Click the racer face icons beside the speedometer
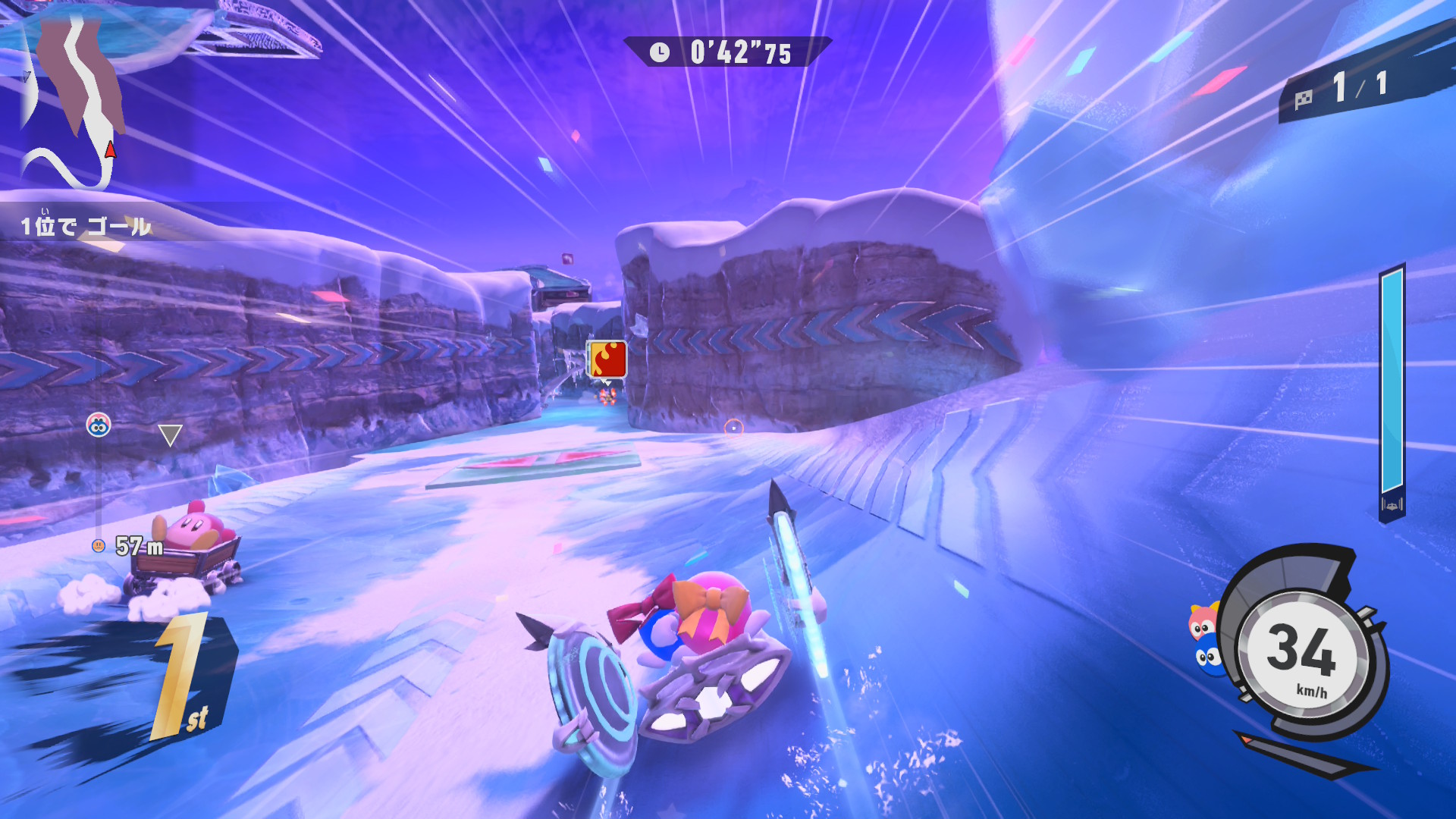The height and width of the screenshot is (819, 1456). point(1205,641)
